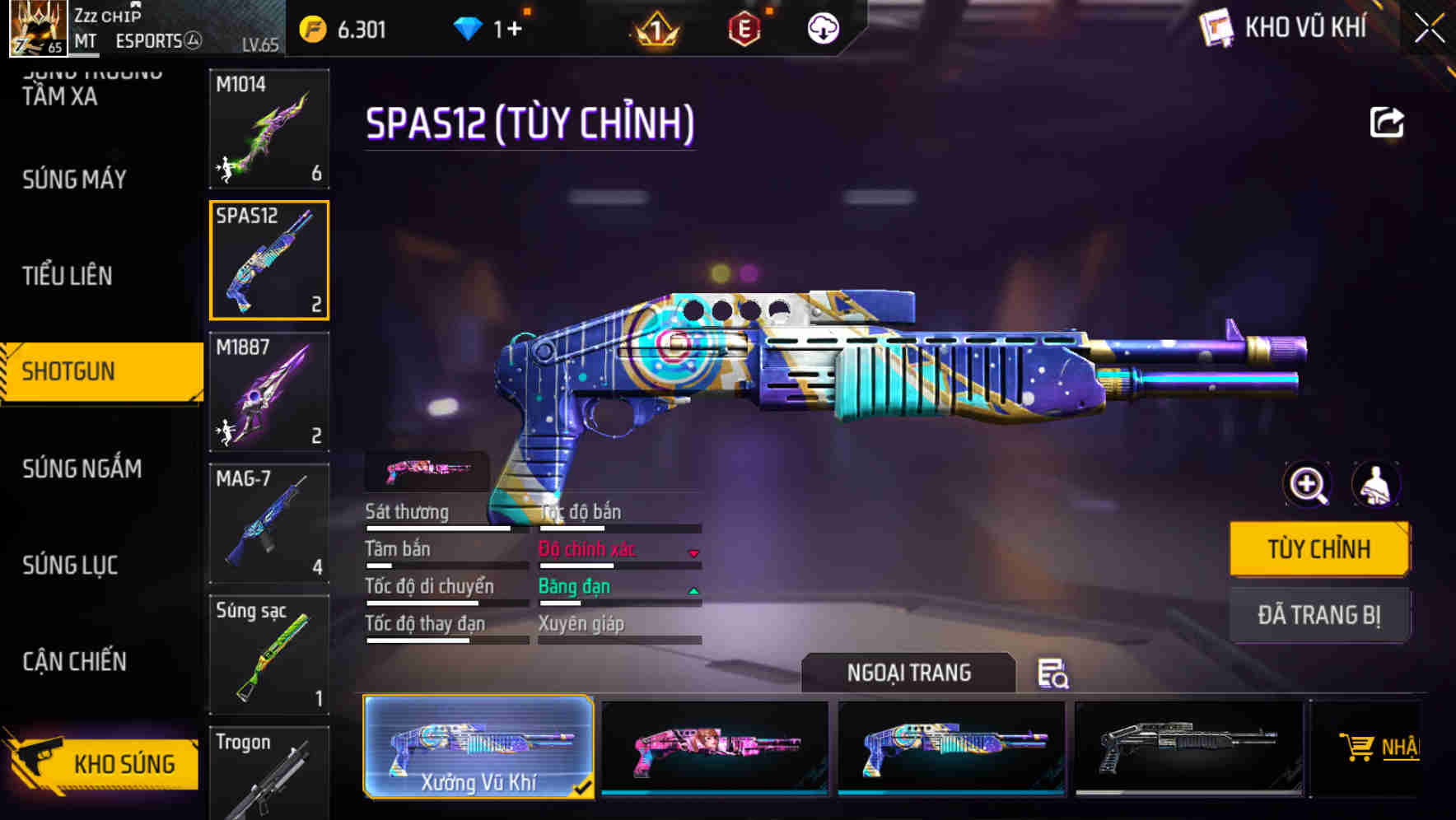Select the Trogon weapon tile

click(269, 772)
